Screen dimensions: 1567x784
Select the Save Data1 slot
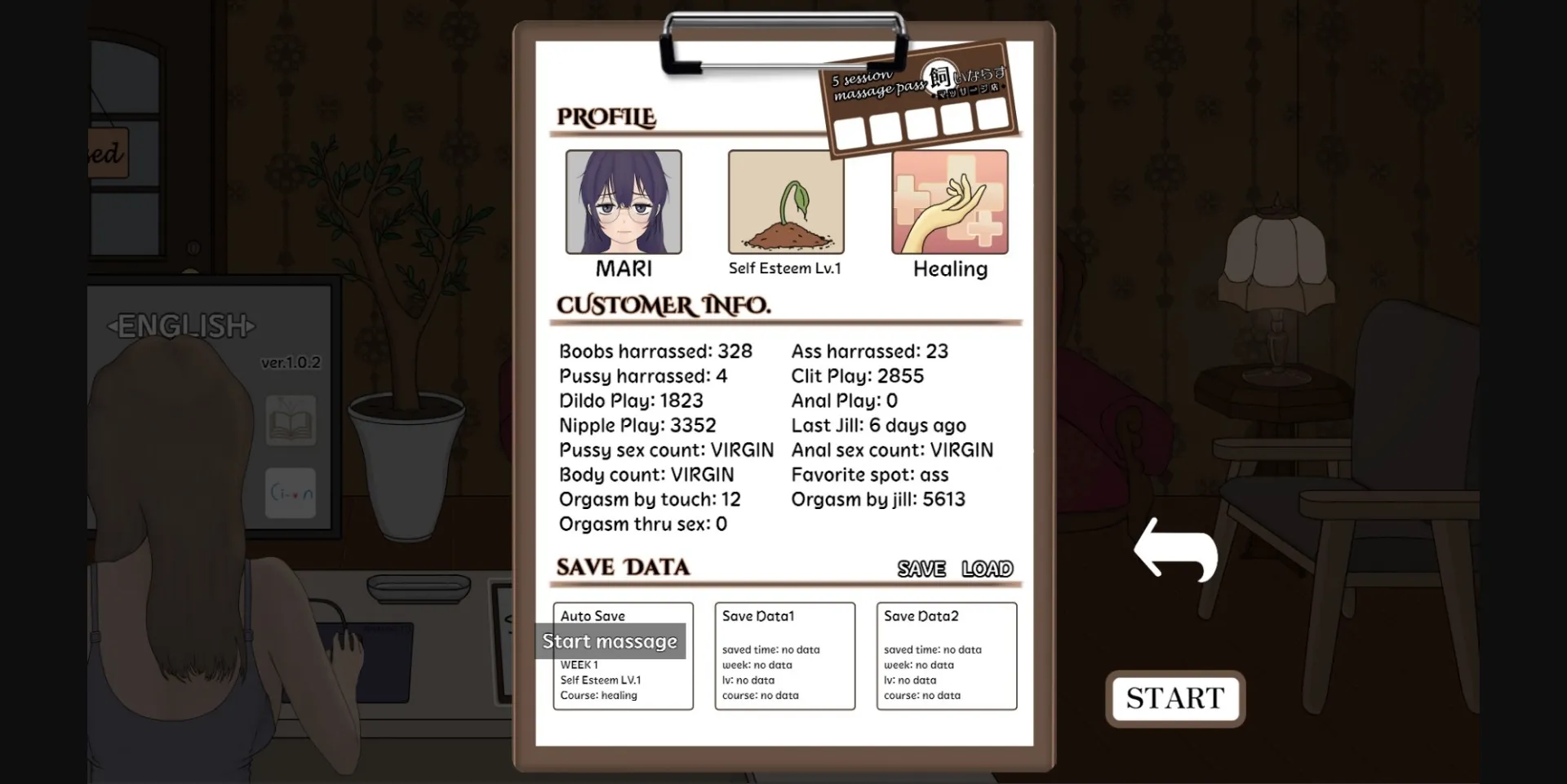pyautogui.click(x=784, y=657)
